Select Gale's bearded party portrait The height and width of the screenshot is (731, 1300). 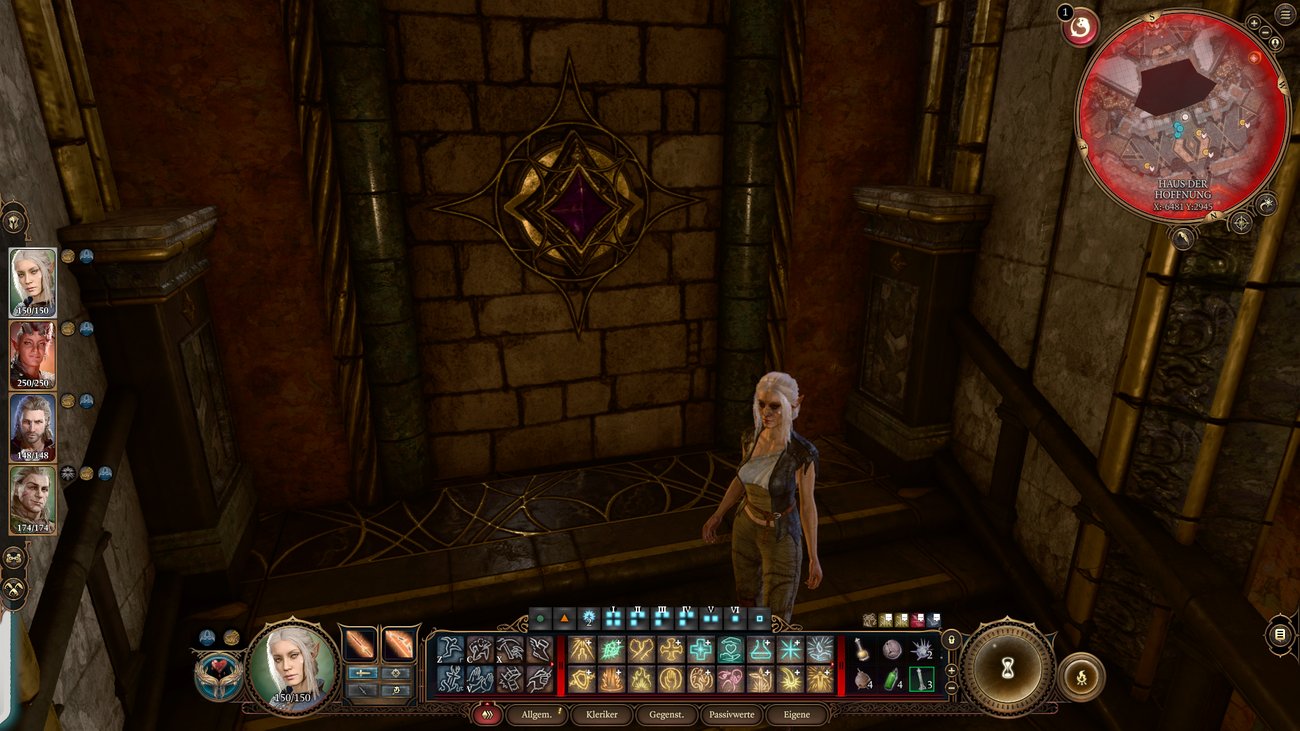coord(33,428)
